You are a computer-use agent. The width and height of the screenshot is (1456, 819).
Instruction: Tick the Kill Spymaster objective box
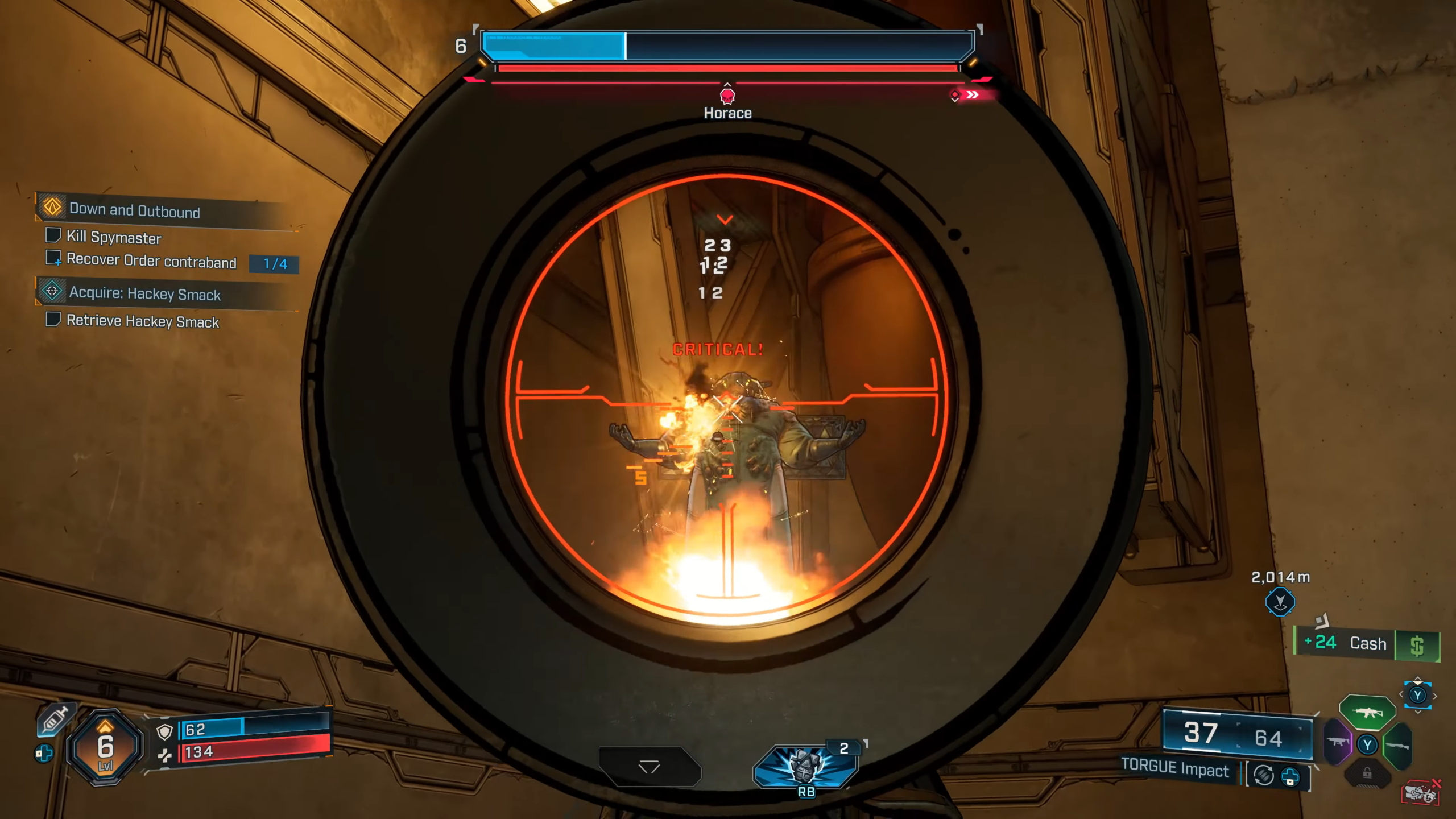point(53,235)
